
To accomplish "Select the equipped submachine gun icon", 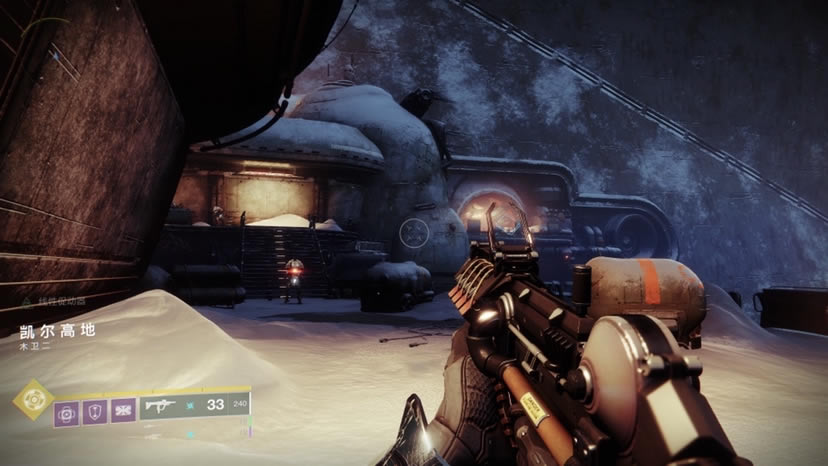I will tap(161, 406).
